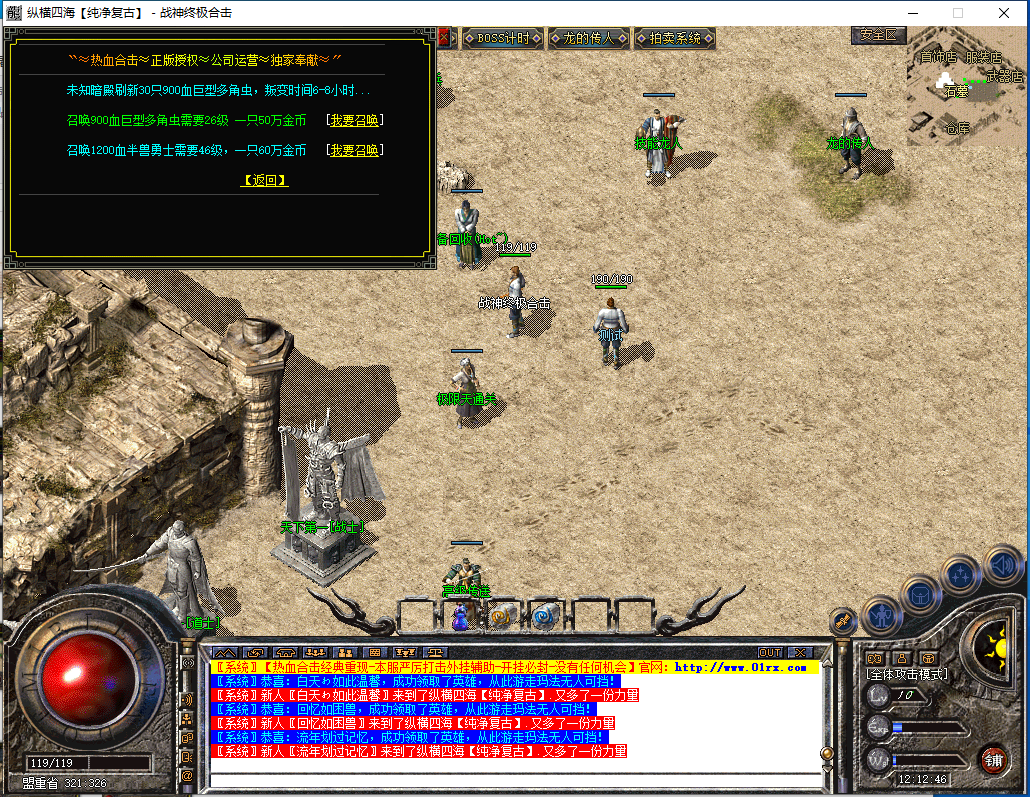Close the game window

pos(1003,13)
